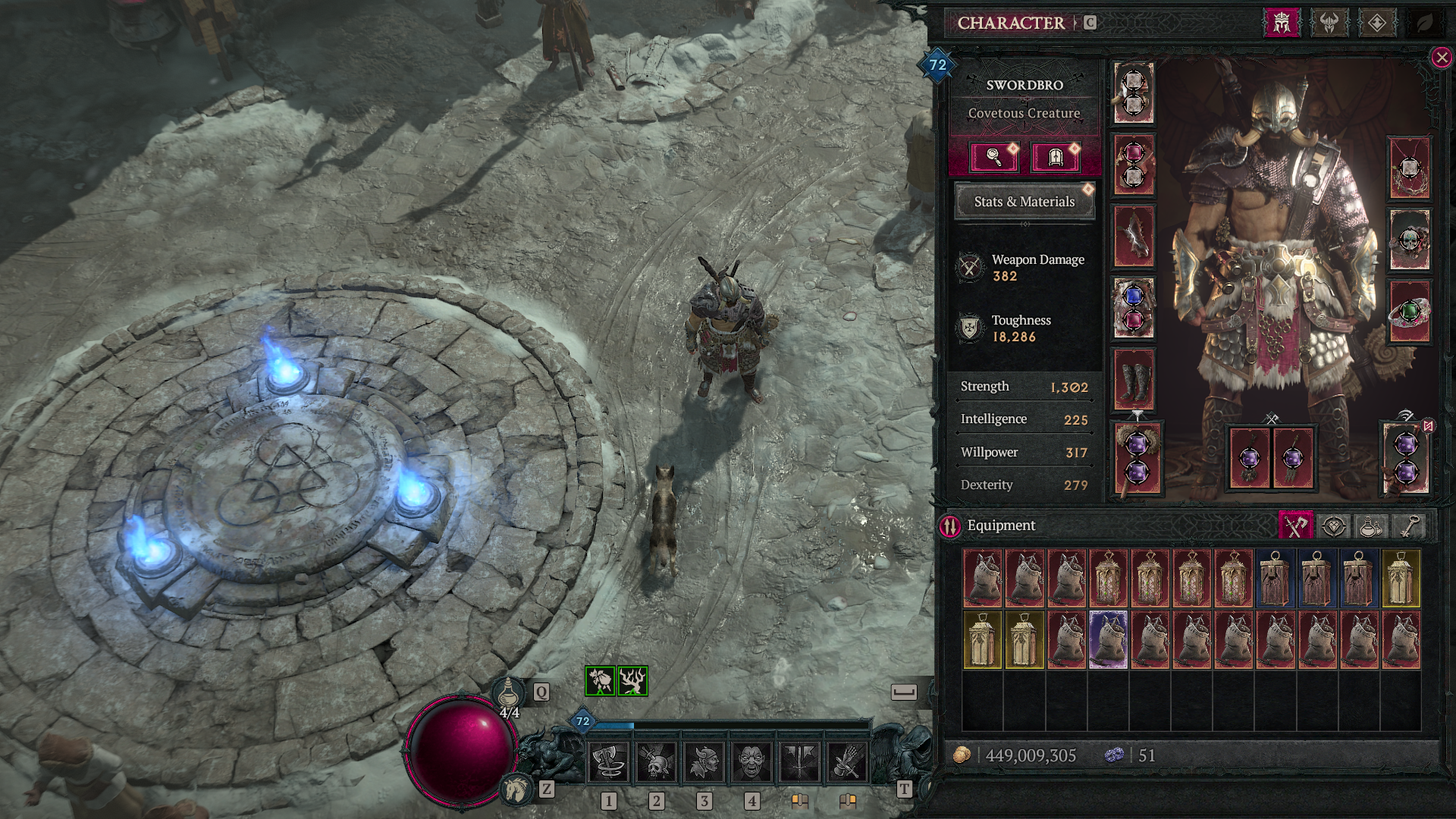Close the Character panel
This screenshot has width=1456, height=819.
(x=1441, y=58)
